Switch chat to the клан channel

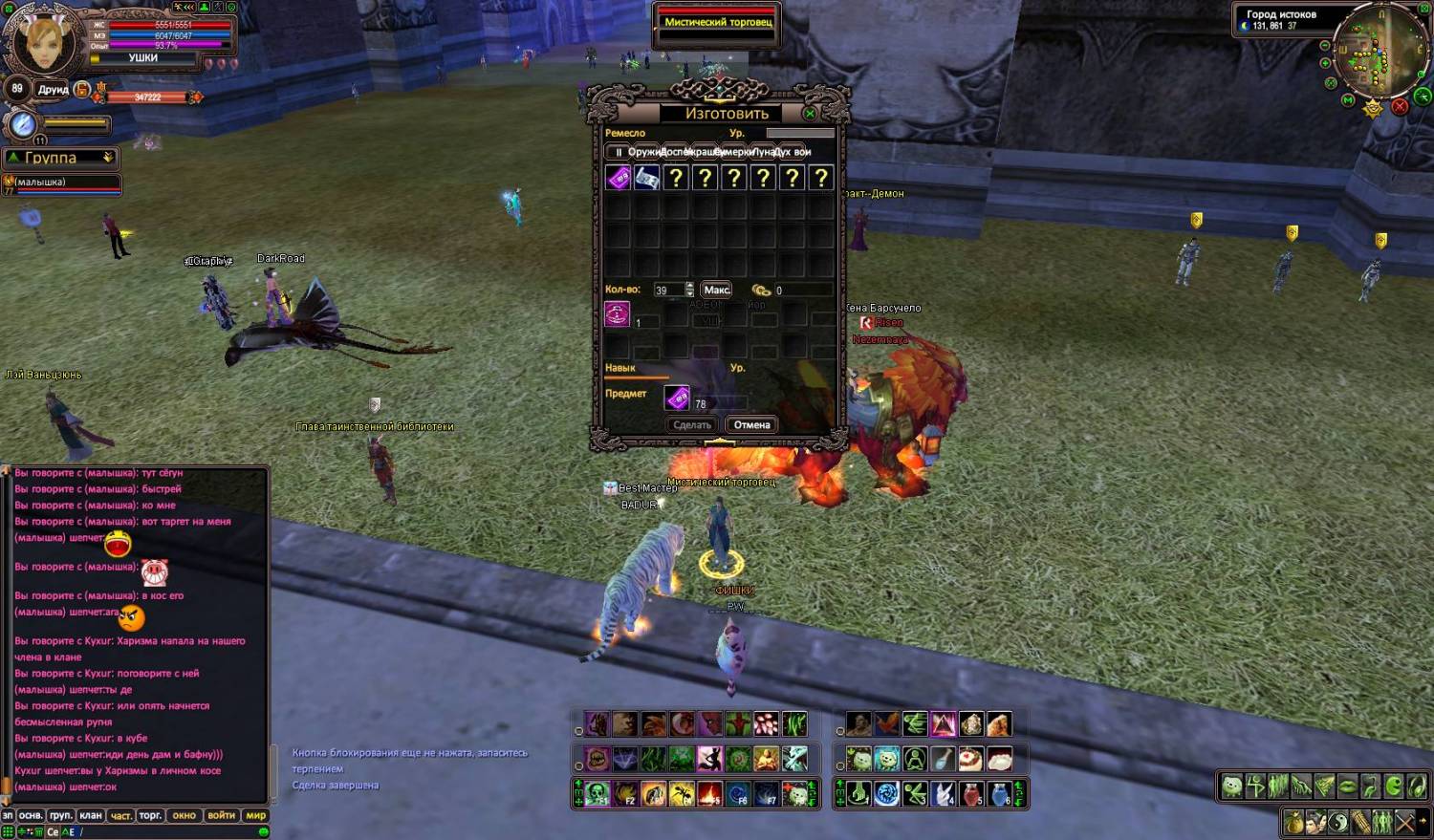[x=91, y=815]
